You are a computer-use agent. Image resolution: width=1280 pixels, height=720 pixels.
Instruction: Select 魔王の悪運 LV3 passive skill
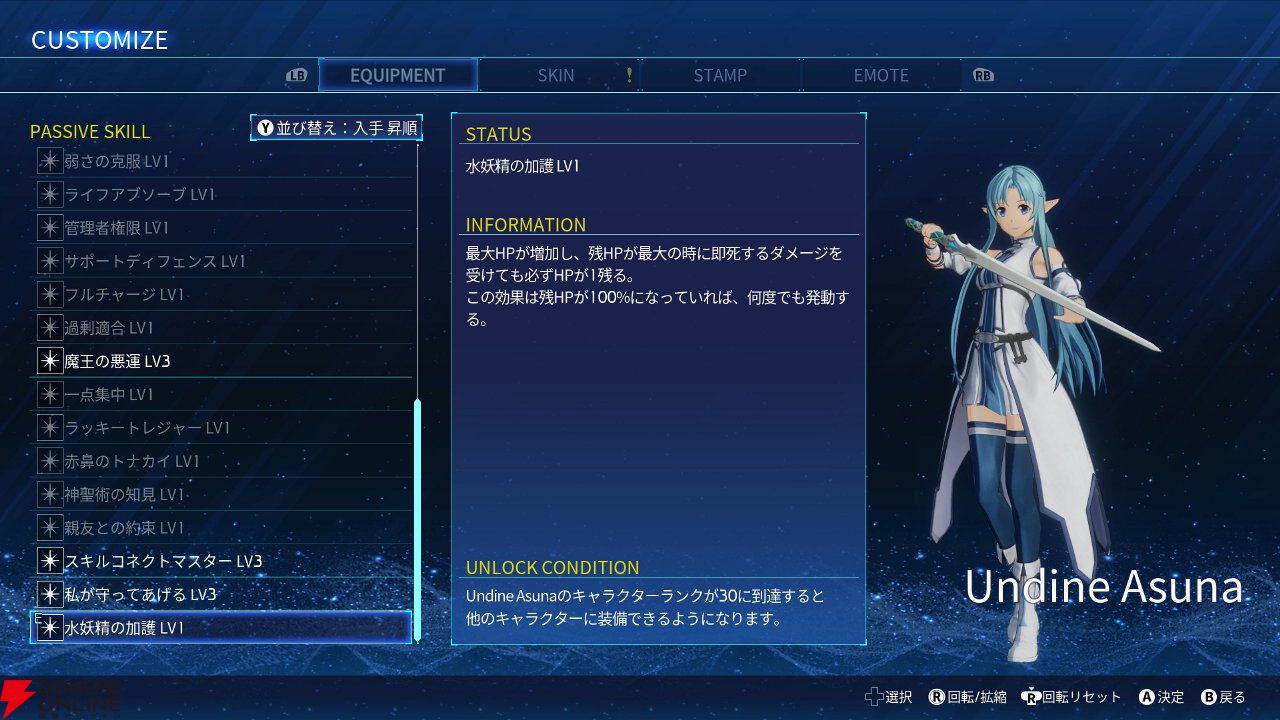coord(222,361)
